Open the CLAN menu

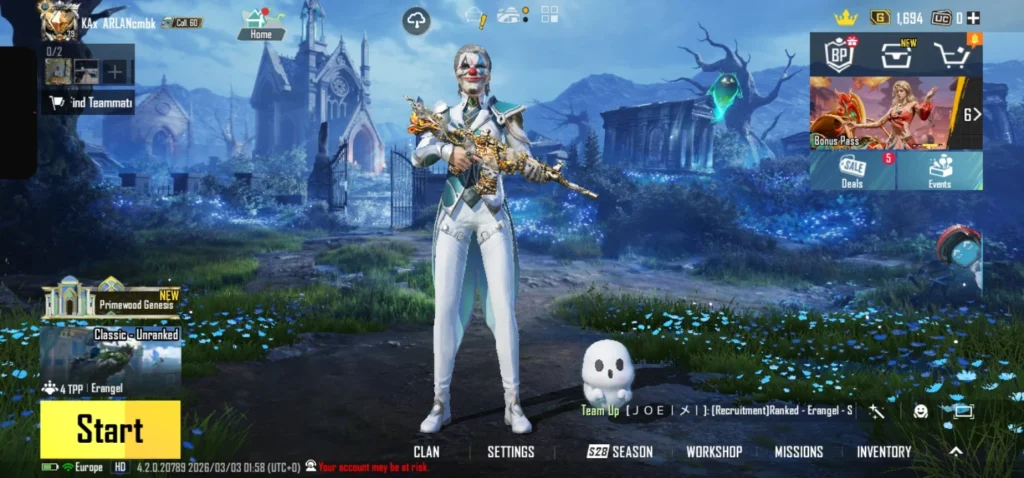pyautogui.click(x=426, y=452)
